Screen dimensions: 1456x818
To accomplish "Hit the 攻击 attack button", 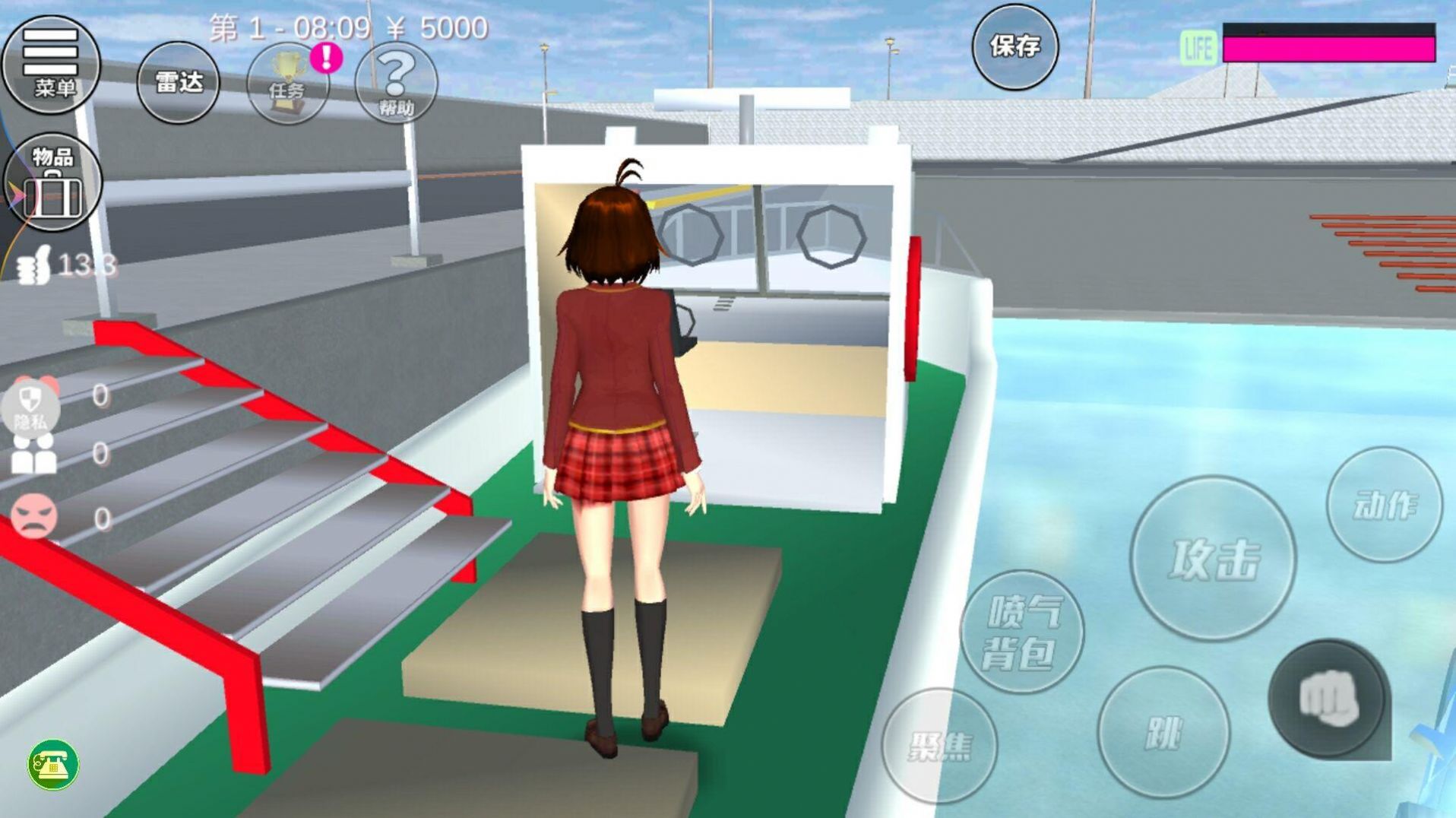I will (1213, 559).
